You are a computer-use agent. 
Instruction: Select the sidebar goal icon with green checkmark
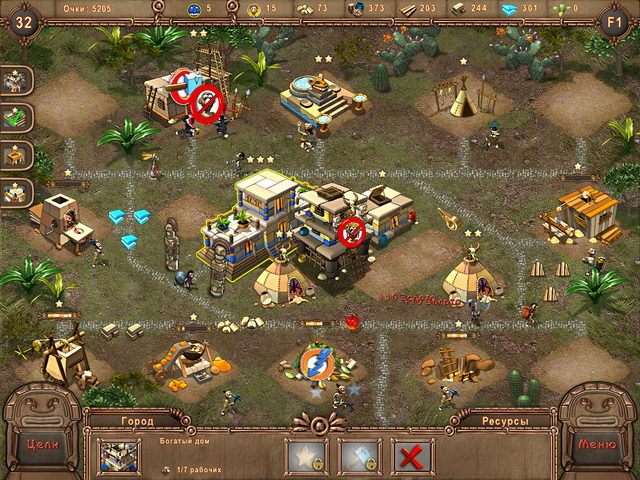click(x=17, y=118)
